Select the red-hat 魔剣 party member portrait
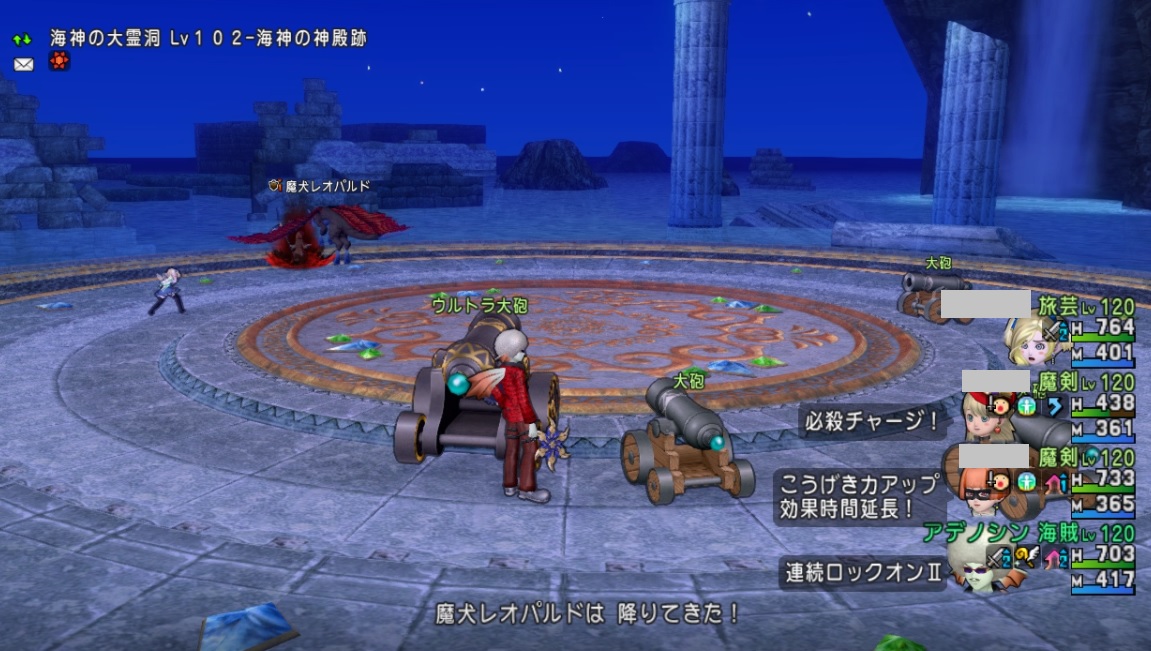 [x=980, y=413]
